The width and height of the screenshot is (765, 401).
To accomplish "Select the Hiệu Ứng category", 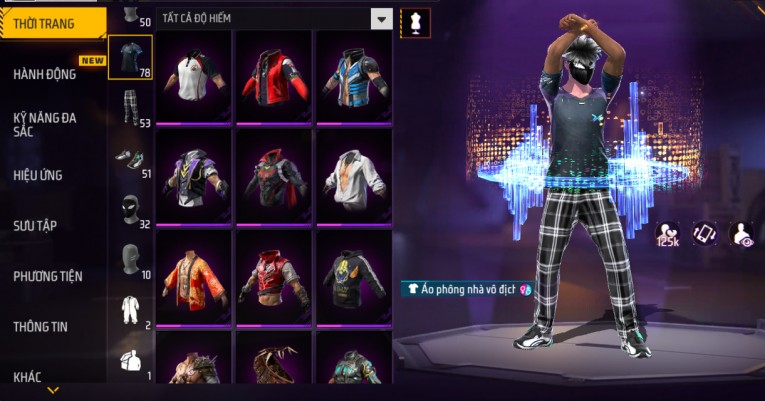I will coord(38,175).
